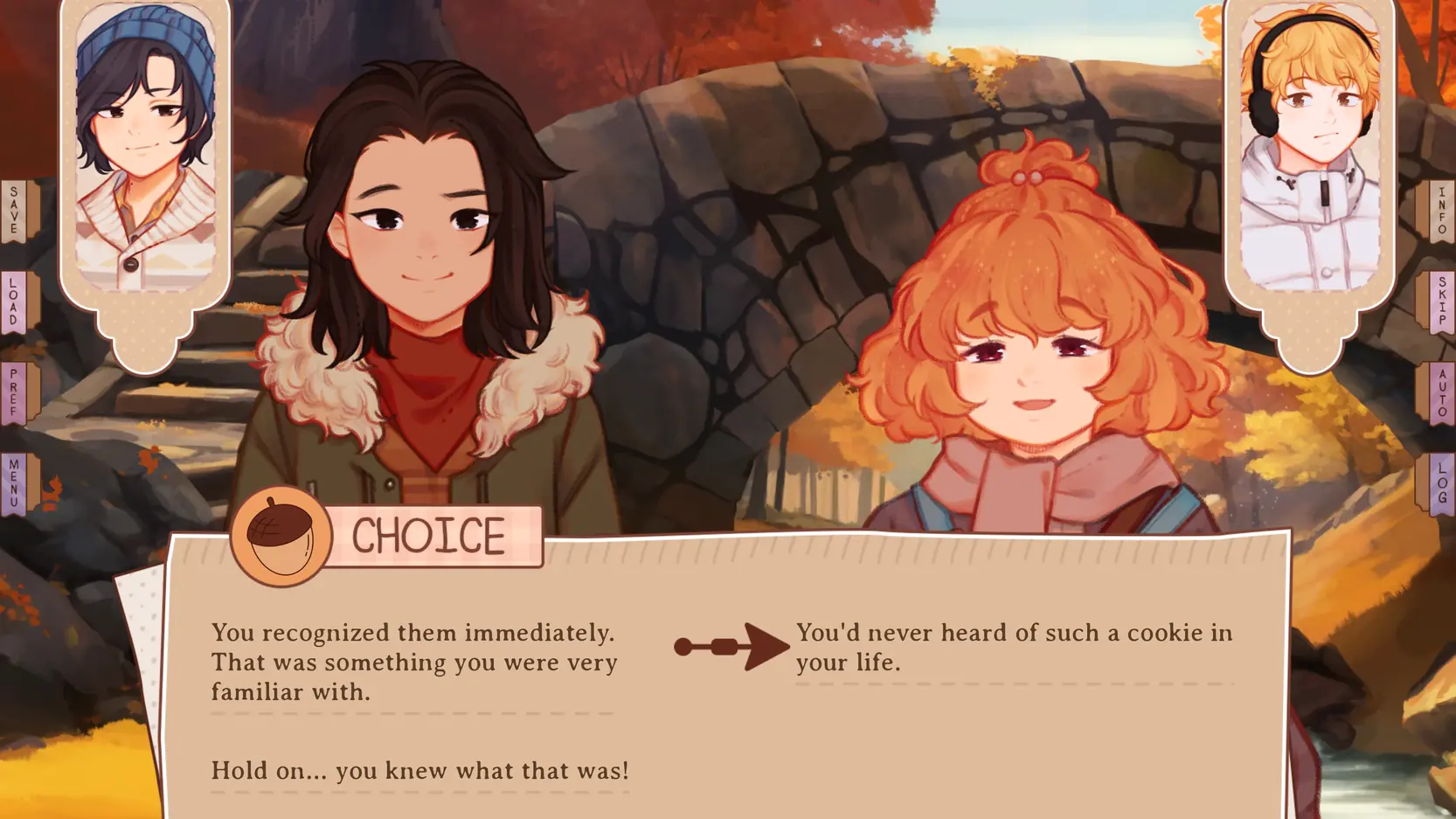View the INFO screen on the right sidebar
Viewport: 1456px width, 819px height.
(1441, 210)
